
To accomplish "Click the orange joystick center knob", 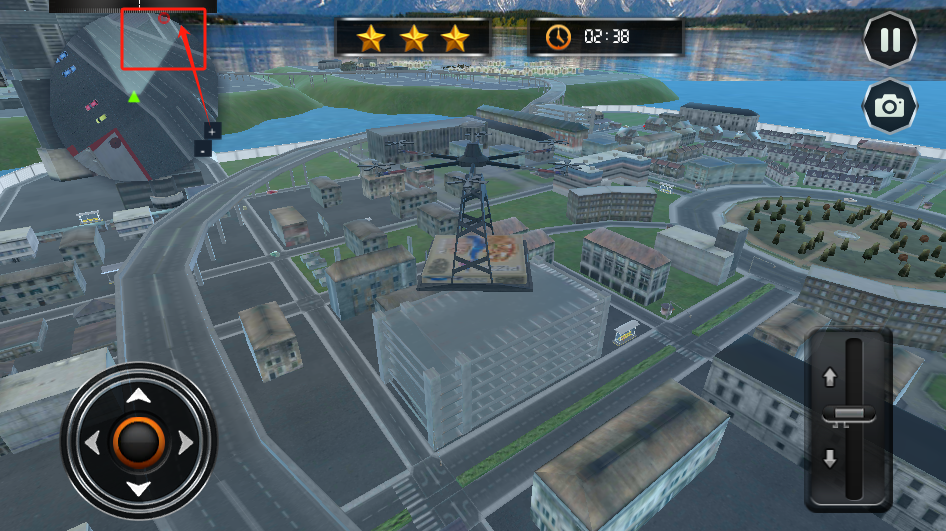I will point(138,442).
